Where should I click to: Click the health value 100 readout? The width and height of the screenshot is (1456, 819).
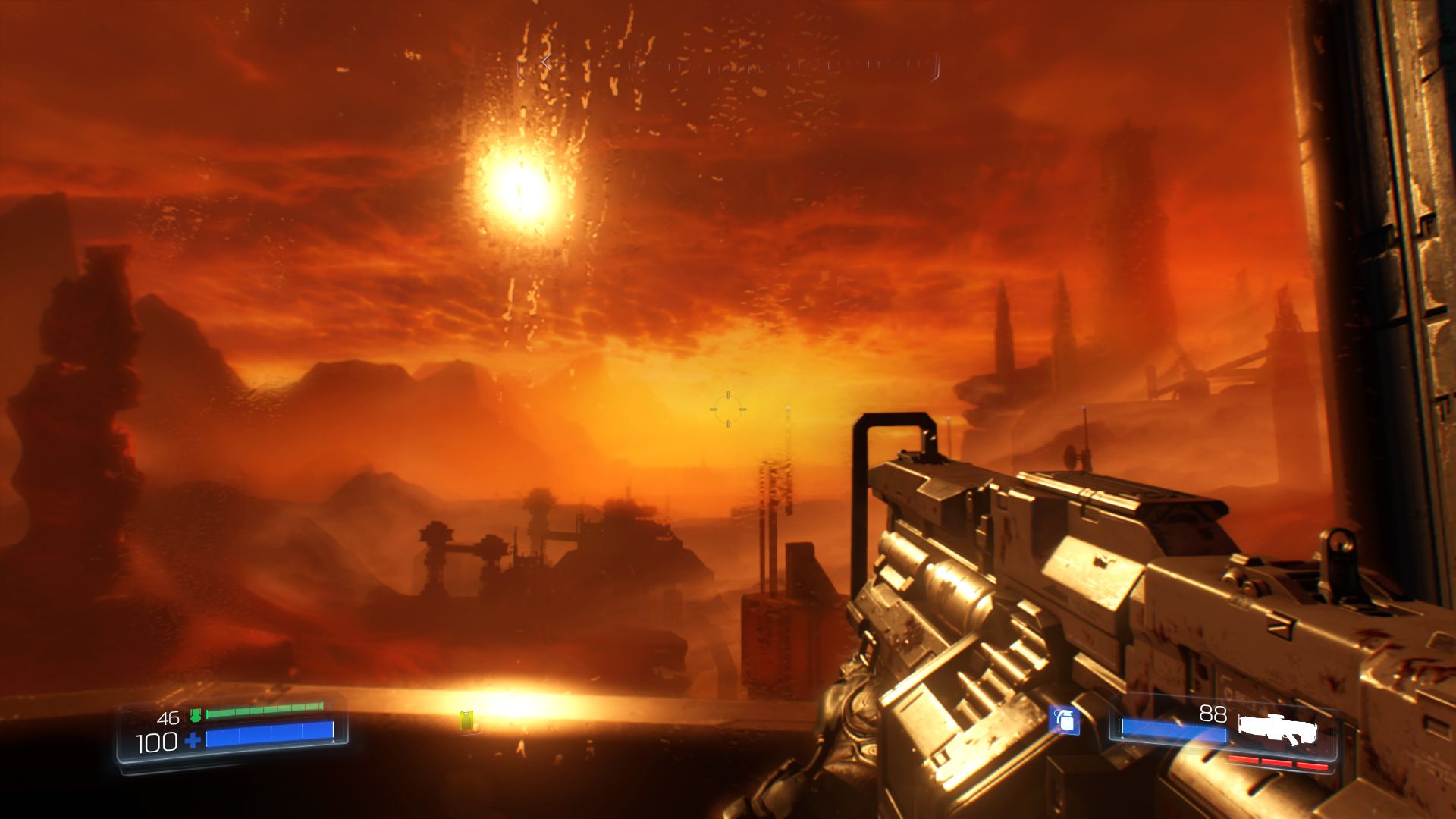tap(155, 743)
